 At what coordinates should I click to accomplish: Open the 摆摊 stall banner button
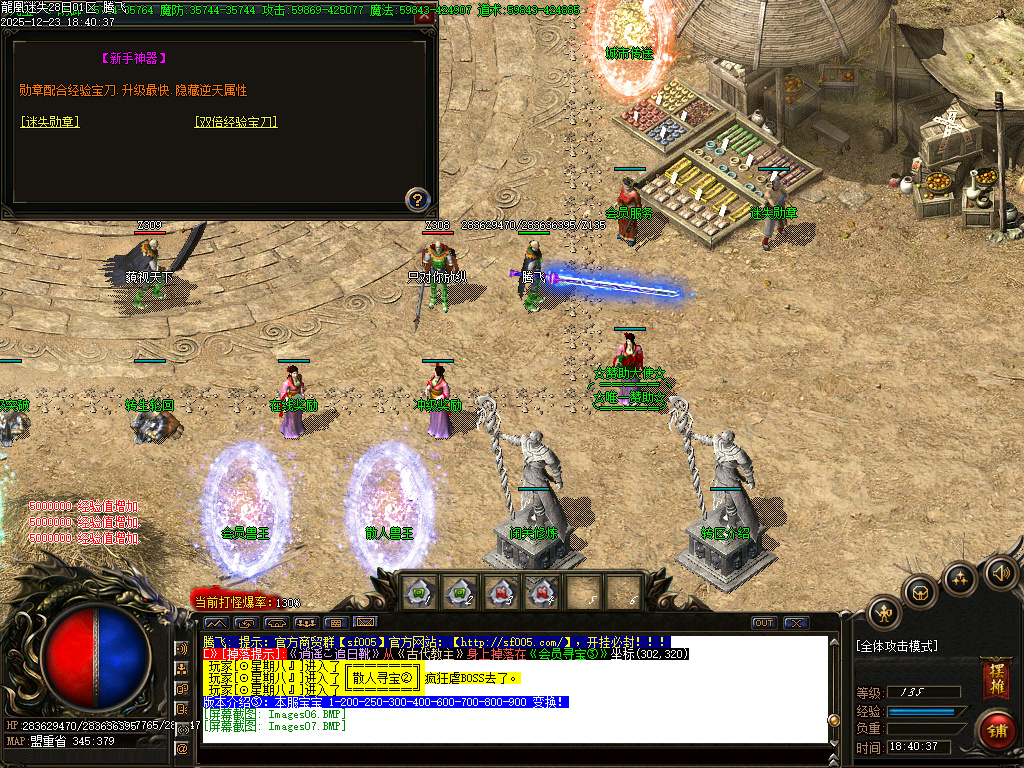tap(994, 676)
